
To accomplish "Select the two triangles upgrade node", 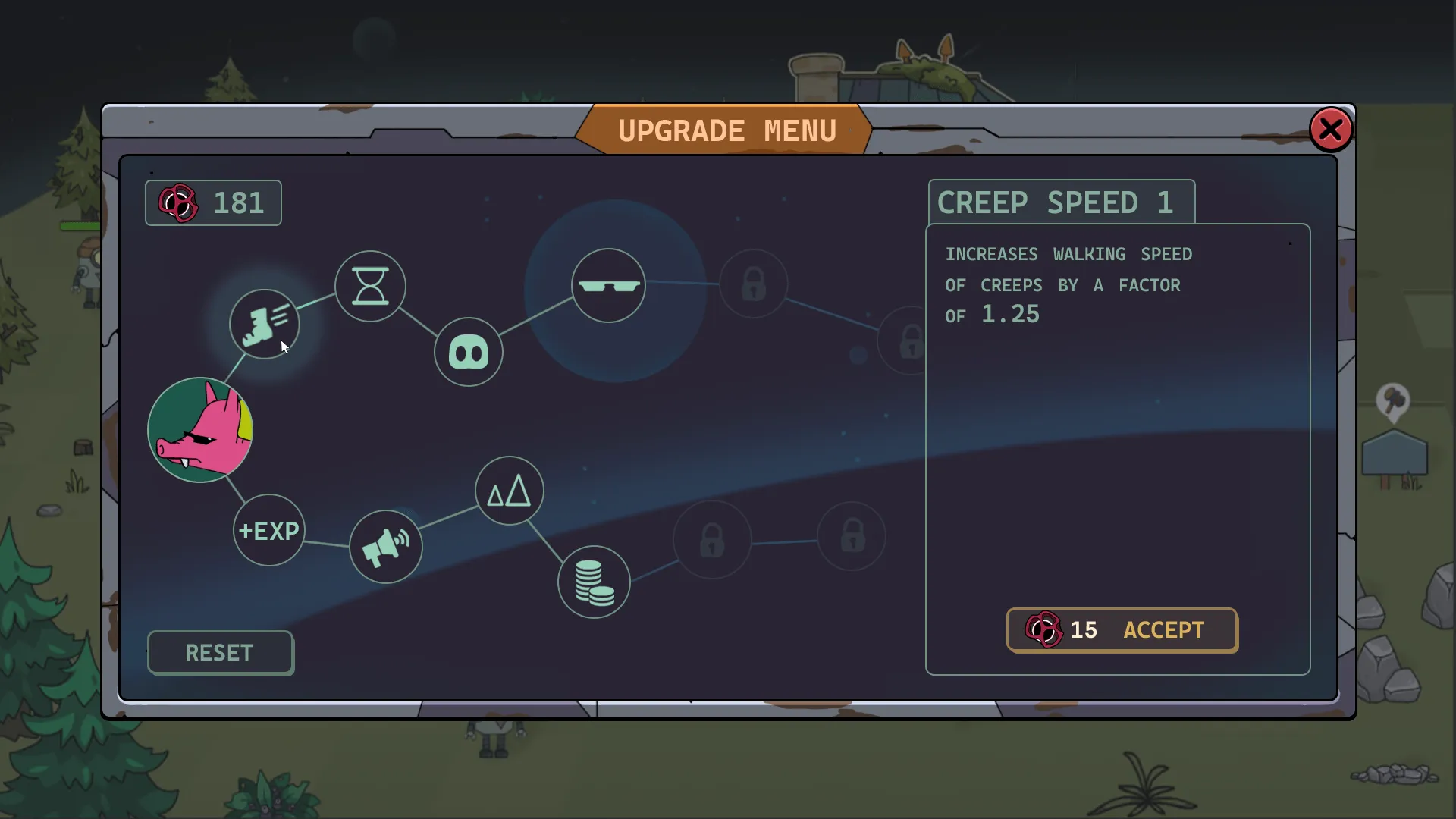I will tap(509, 491).
